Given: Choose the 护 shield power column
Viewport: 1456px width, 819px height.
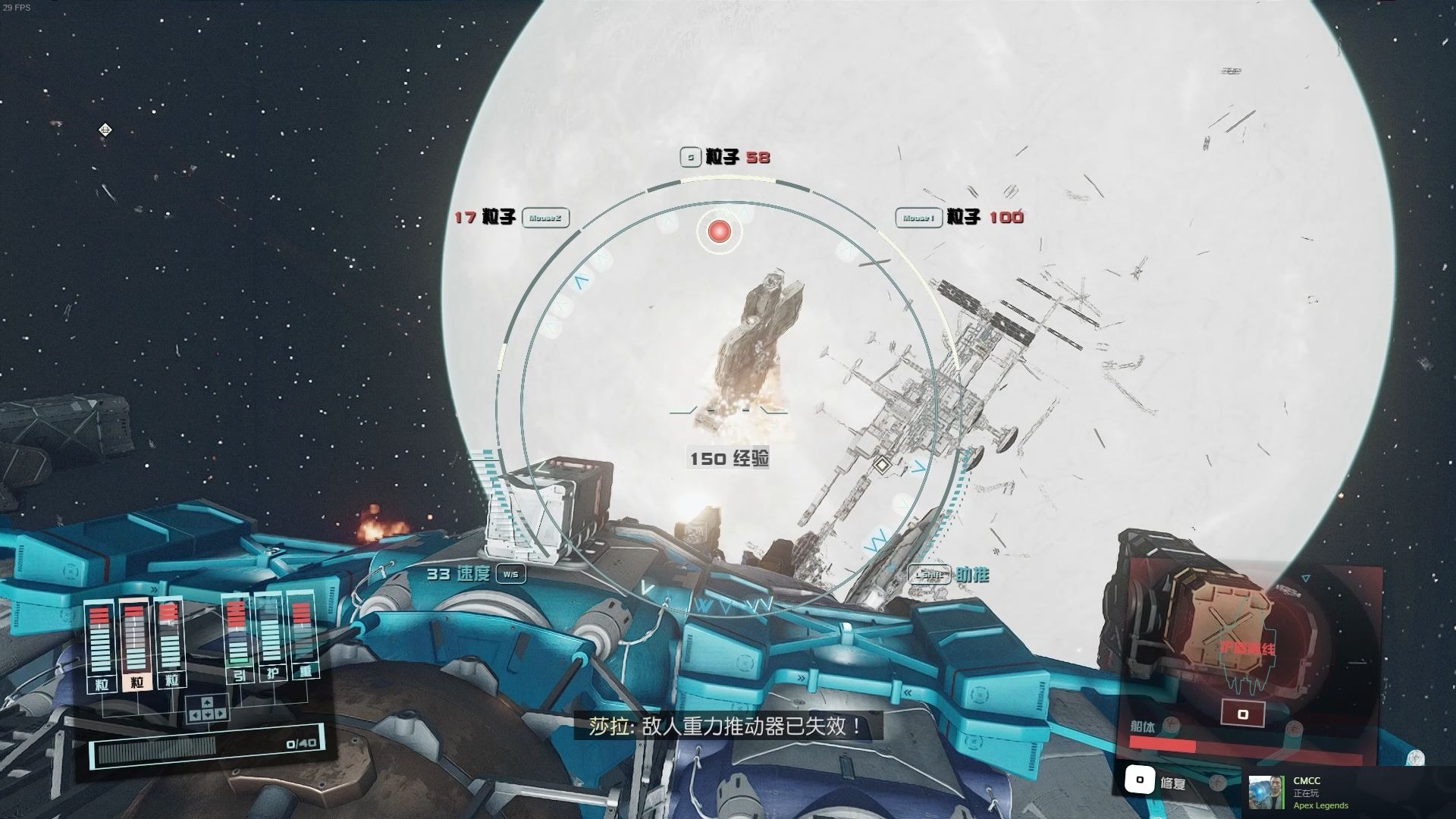Looking at the screenshot, I should coord(271,639).
